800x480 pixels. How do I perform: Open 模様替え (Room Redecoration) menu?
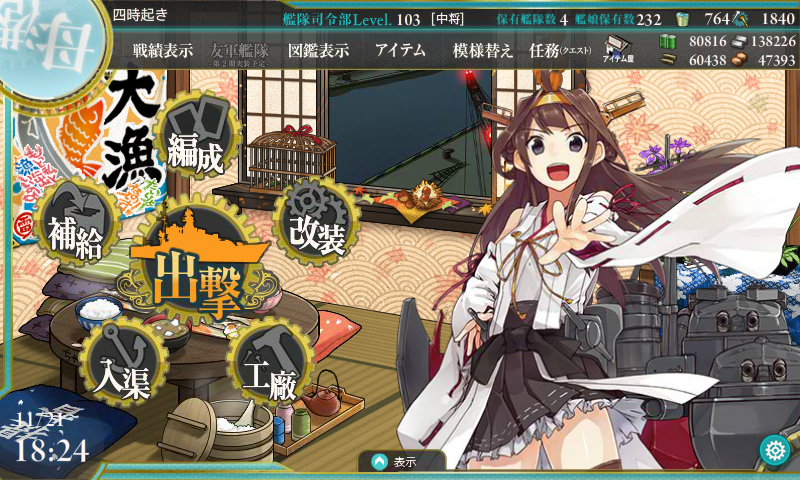coord(483,50)
